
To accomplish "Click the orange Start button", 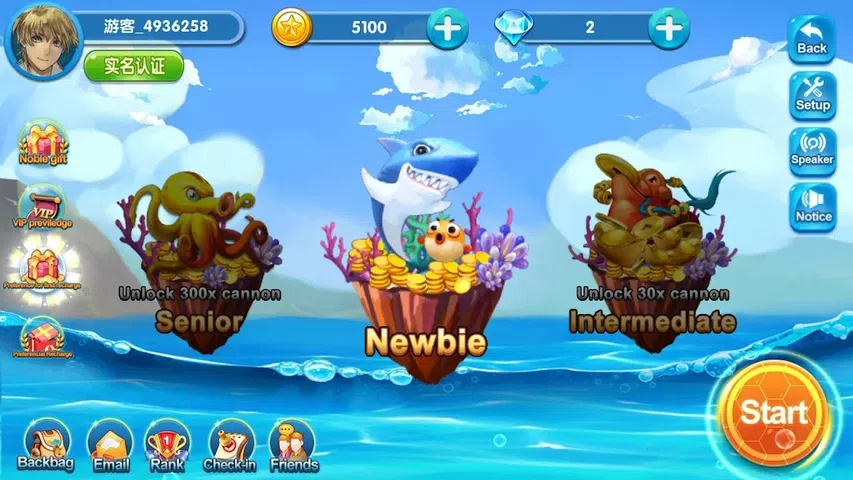I will coord(773,412).
